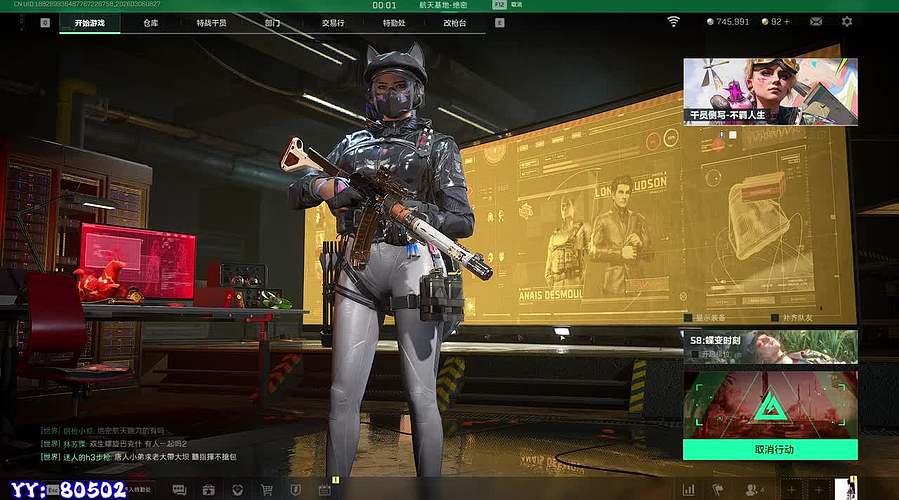Select the red-green map operation tile
Screen dimensions: 899x500
tap(770, 405)
